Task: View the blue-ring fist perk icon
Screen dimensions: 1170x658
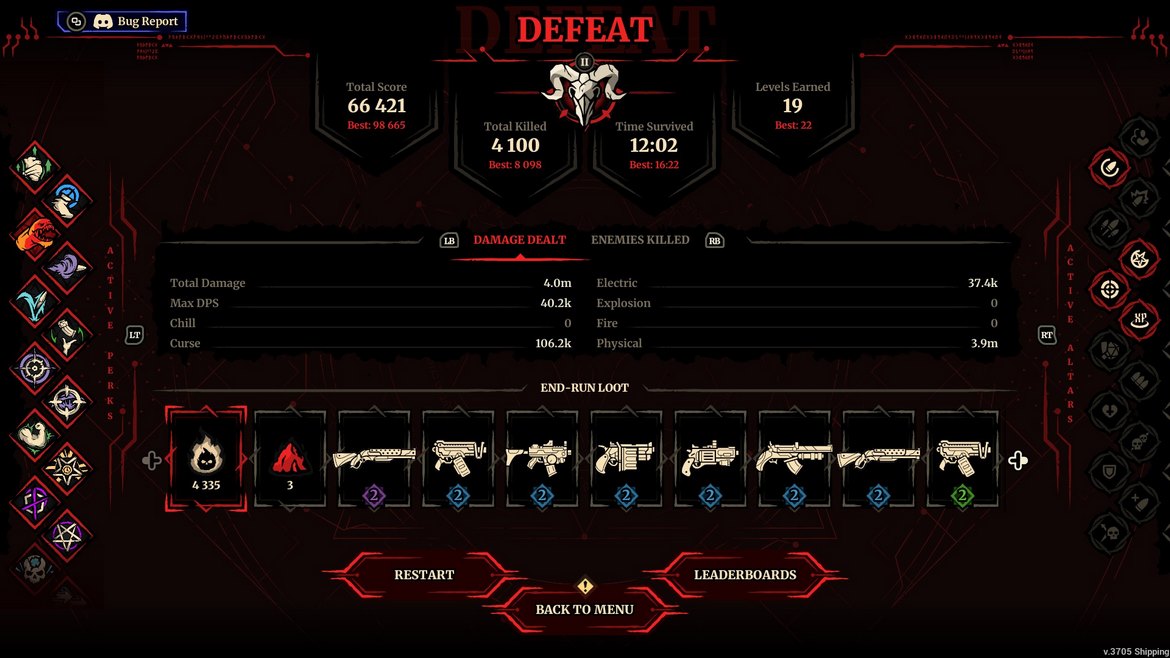Action: pos(68,198)
